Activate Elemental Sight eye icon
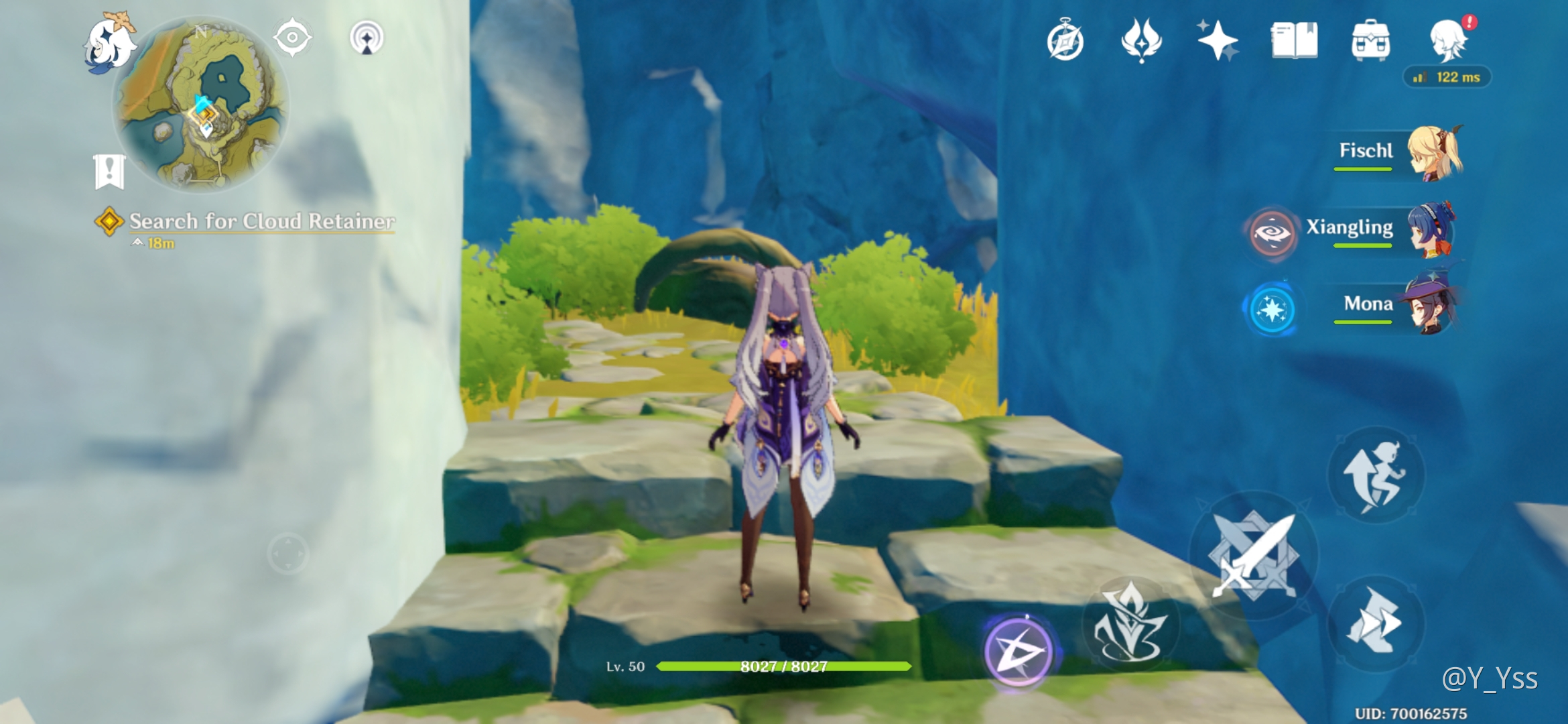 292,38
